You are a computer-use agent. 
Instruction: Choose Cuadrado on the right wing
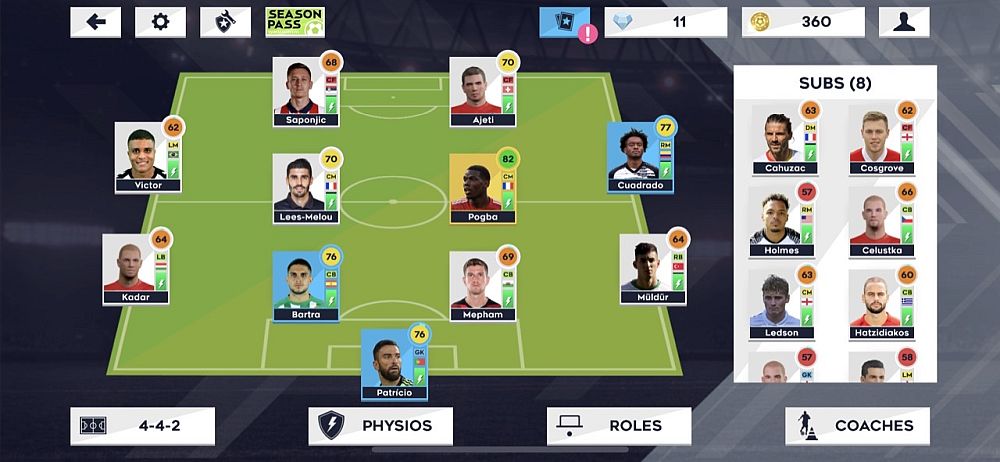641,158
